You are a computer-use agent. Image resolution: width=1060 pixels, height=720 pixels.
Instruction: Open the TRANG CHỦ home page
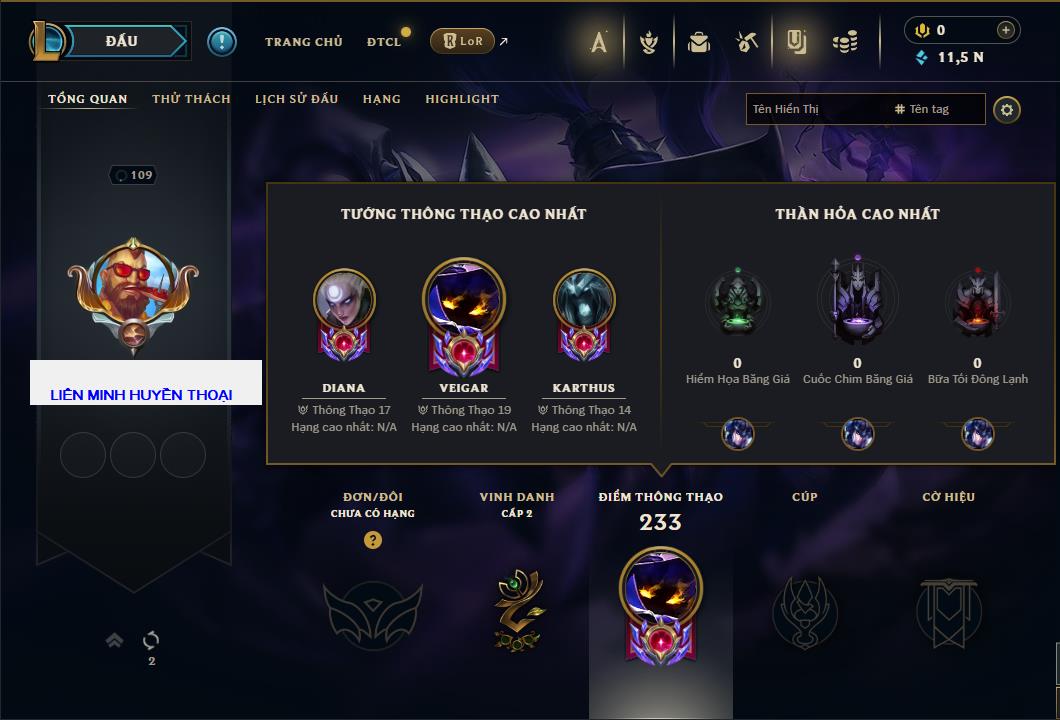click(303, 42)
